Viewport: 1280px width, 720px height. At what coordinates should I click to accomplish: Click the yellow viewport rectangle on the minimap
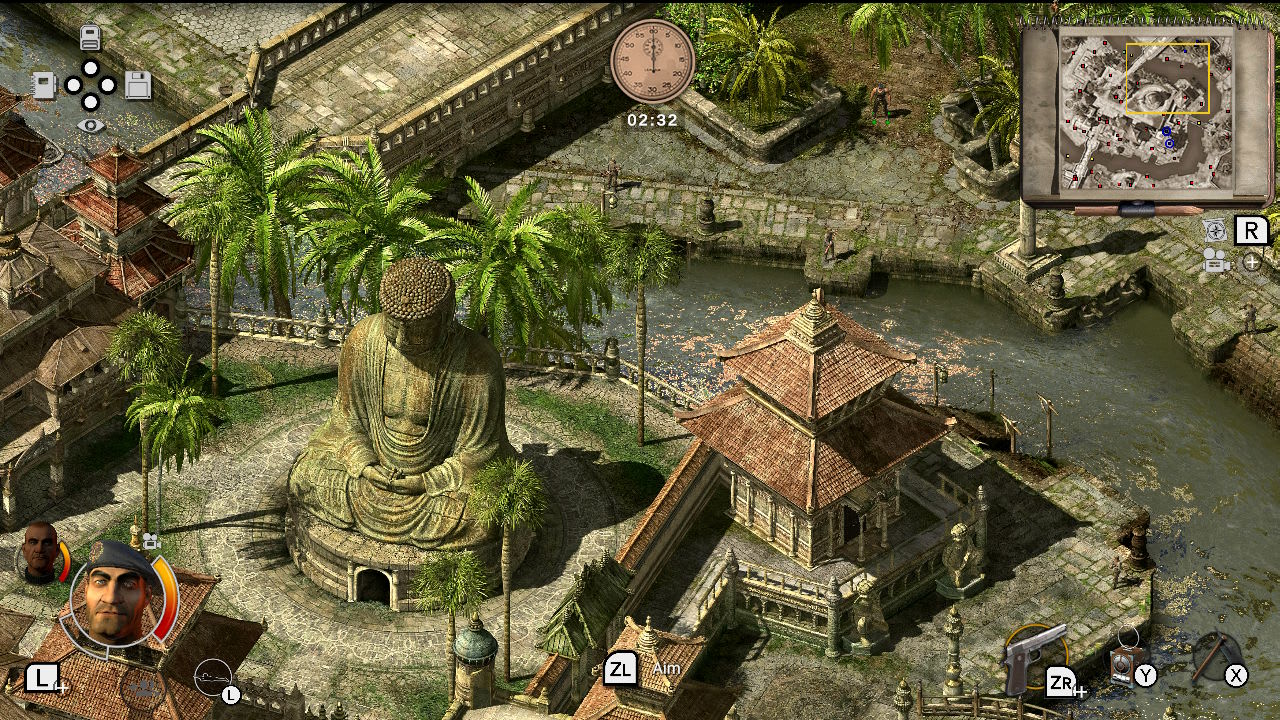[1170, 80]
